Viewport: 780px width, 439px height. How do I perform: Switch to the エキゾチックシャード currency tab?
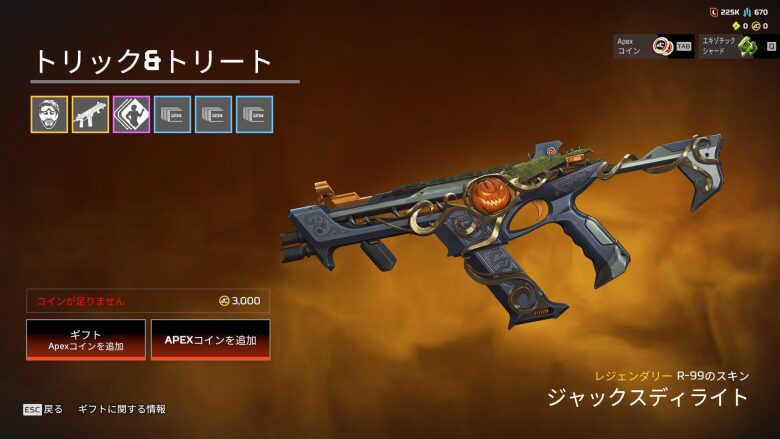pyautogui.click(x=738, y=46)
